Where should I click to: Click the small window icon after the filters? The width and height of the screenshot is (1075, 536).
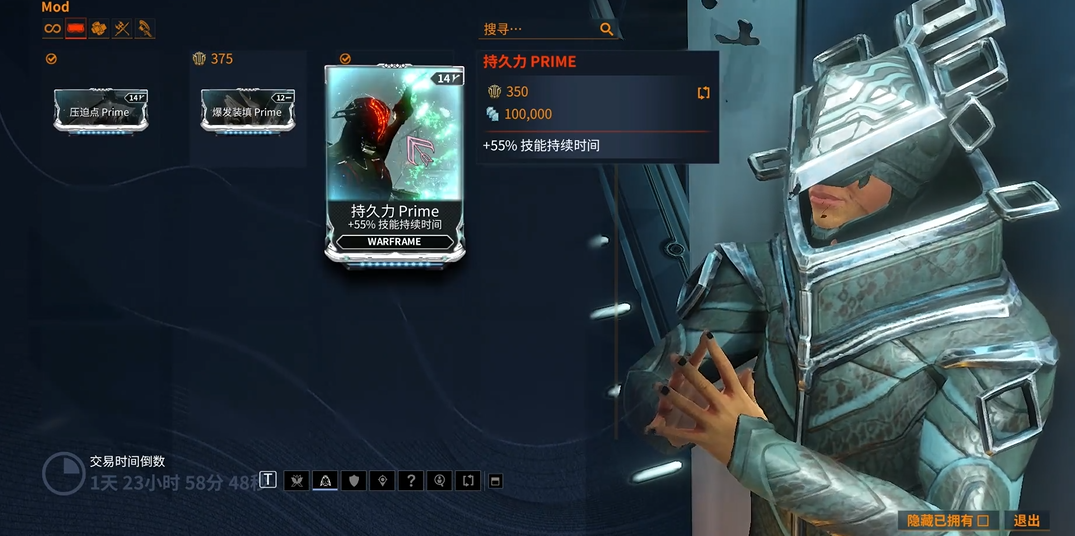[x=494, y=481]
